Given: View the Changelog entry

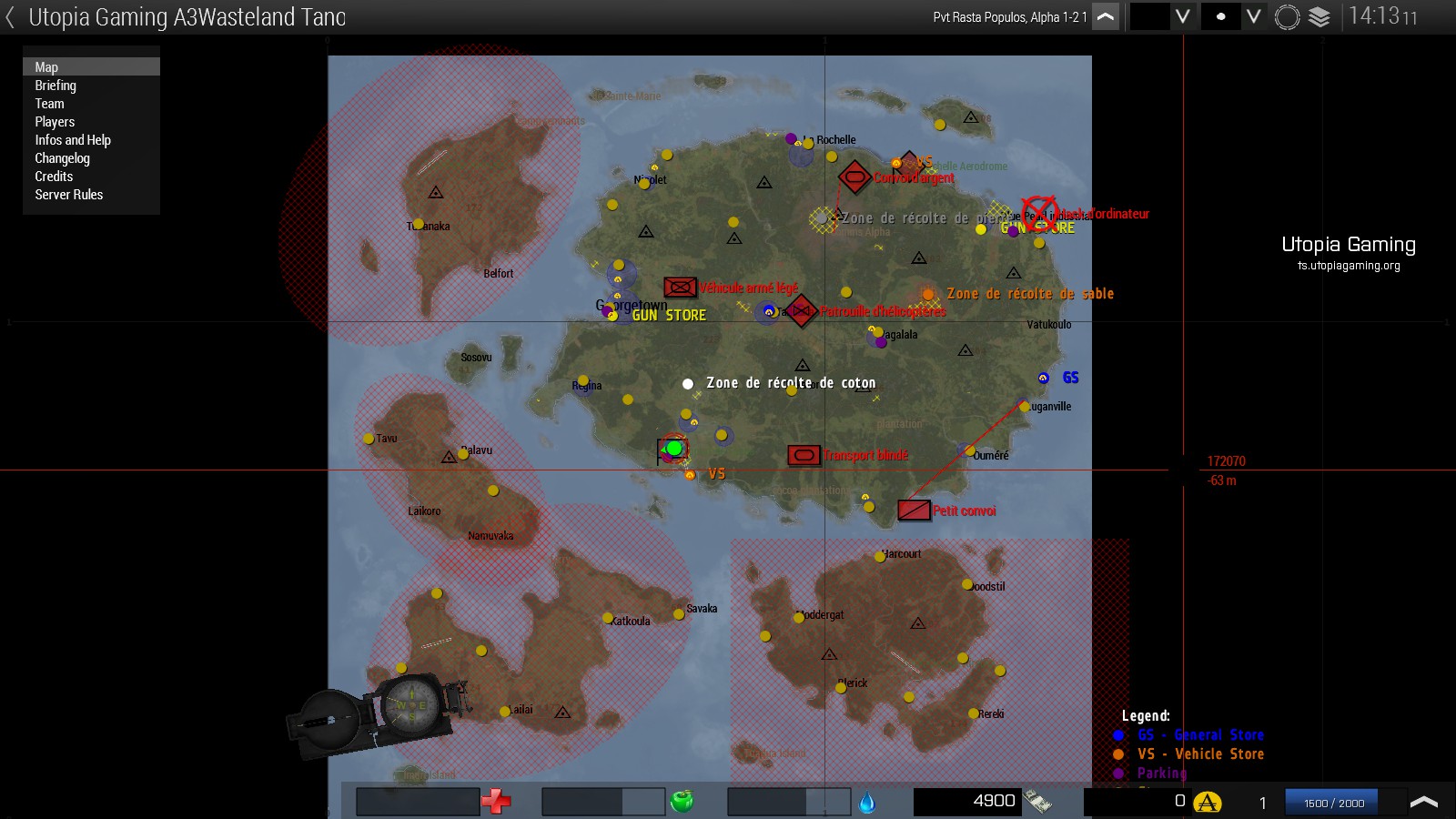Looking at the screenshot, I should click(62, 158).
